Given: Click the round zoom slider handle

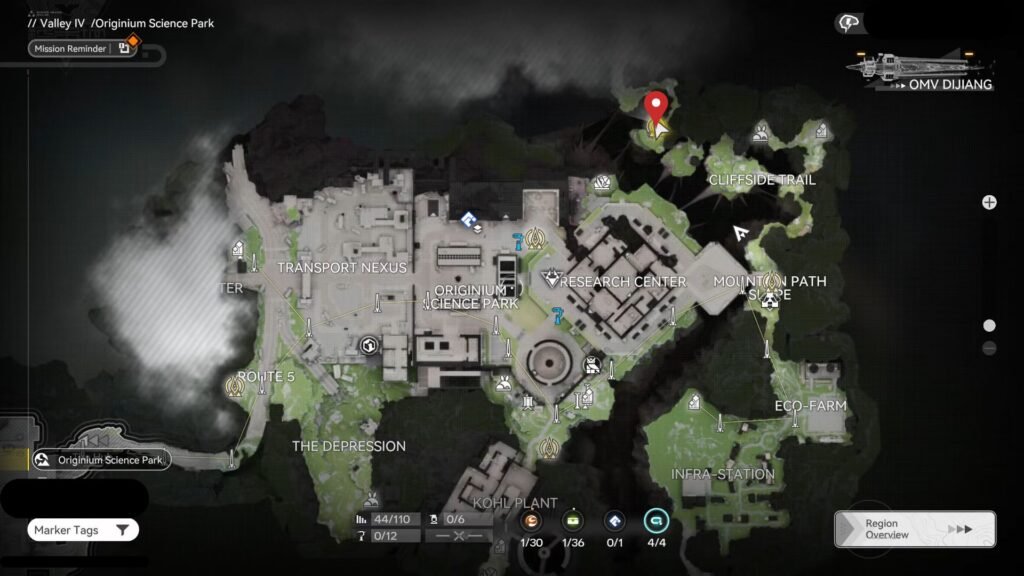Looking at the screenshot, I should (989, 325).
